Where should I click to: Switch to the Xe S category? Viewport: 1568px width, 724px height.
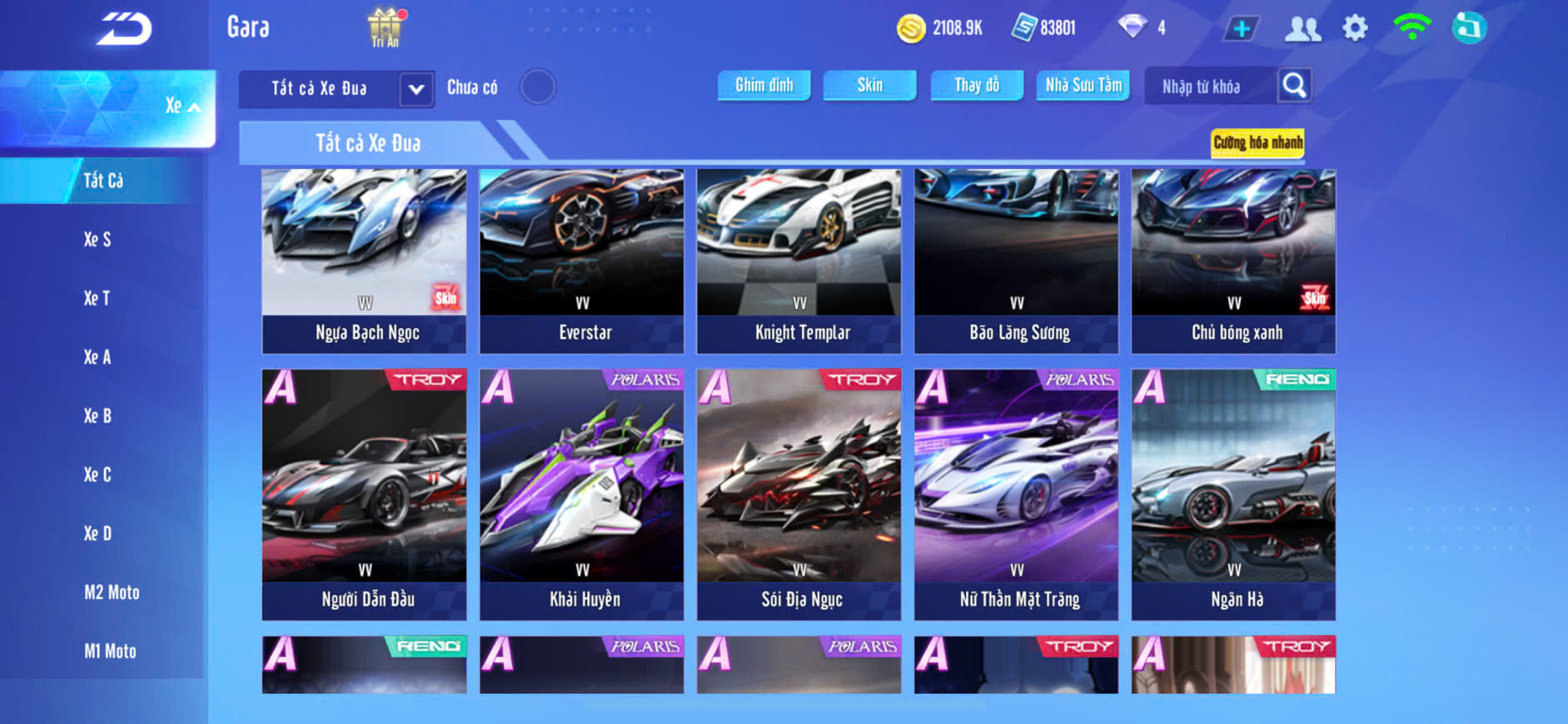point(97,240)
